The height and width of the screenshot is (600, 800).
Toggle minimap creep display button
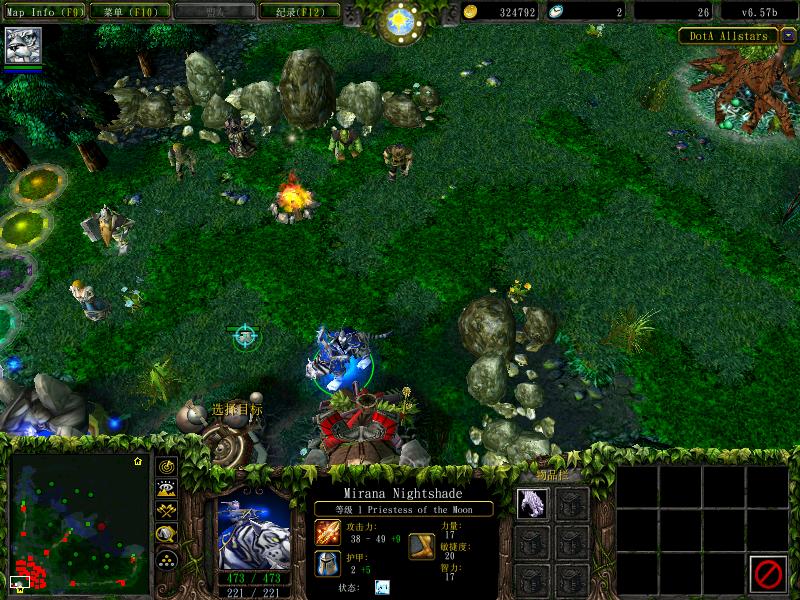(x=166, y=535)
